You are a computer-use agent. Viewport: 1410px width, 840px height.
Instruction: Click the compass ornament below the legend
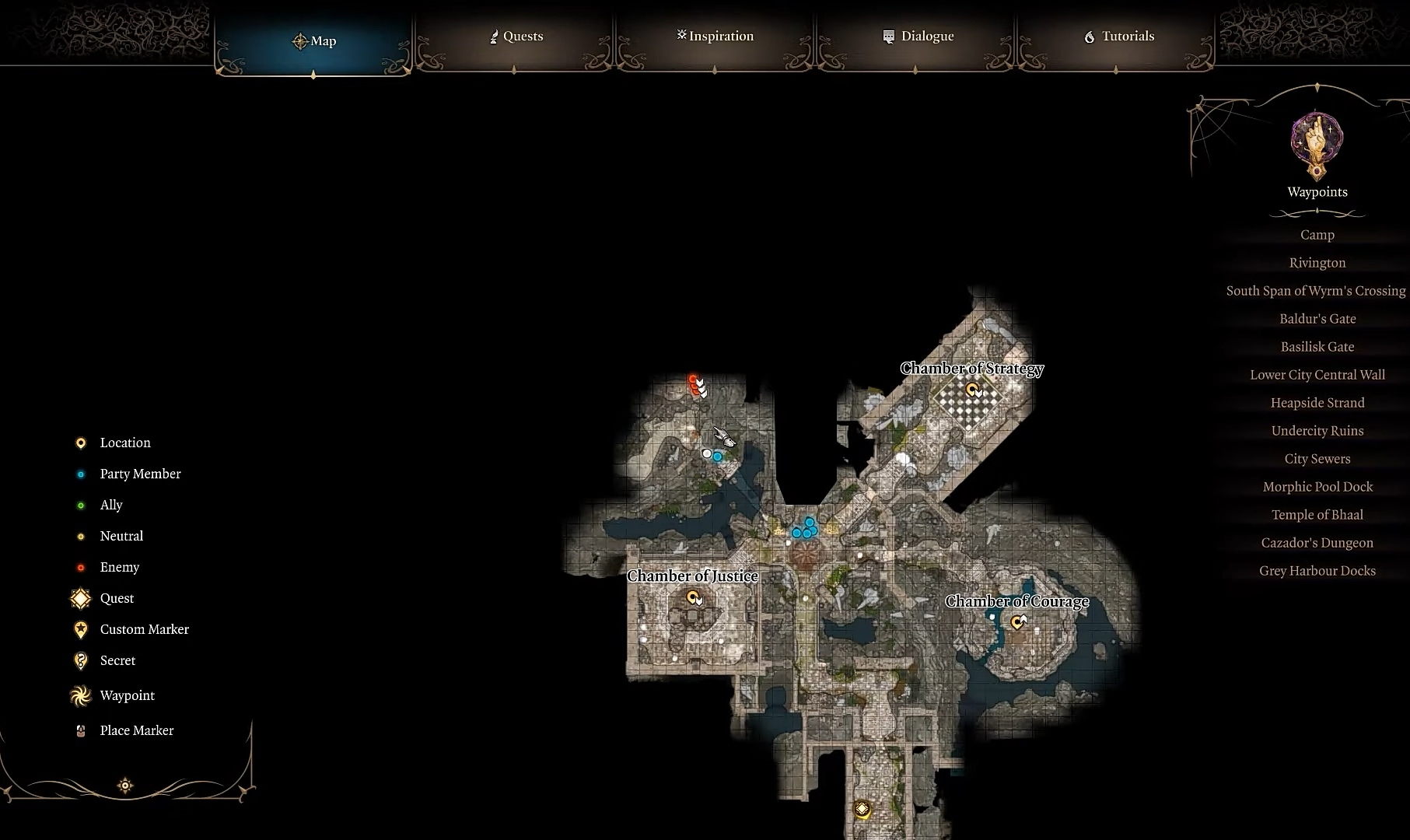pyautogui.click(x=124, y=786)
